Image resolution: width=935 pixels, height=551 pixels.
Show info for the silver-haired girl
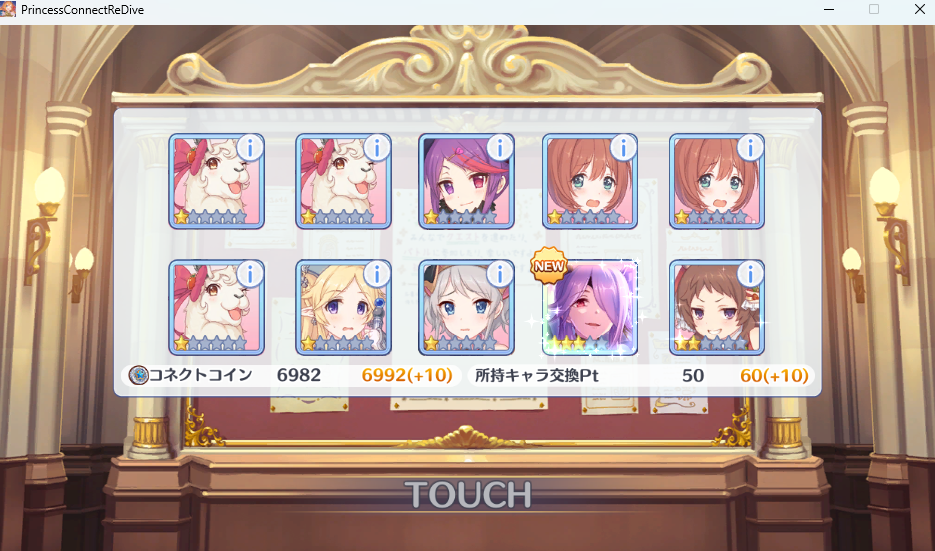[x=499, y=274]
